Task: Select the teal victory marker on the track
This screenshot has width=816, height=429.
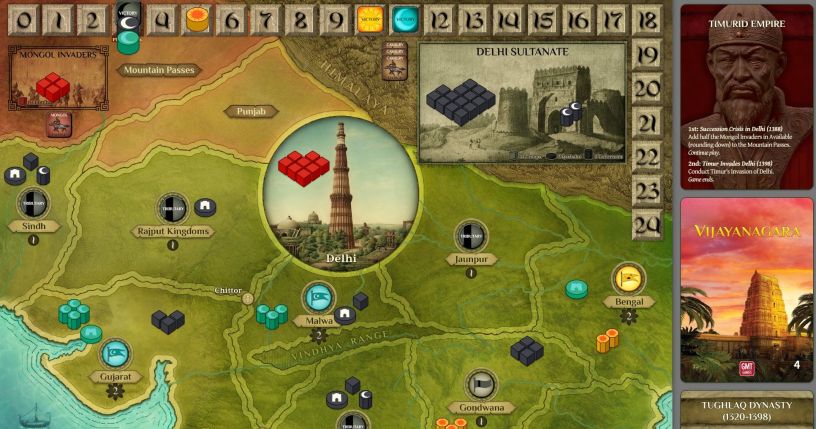Action: click(404, 19)
